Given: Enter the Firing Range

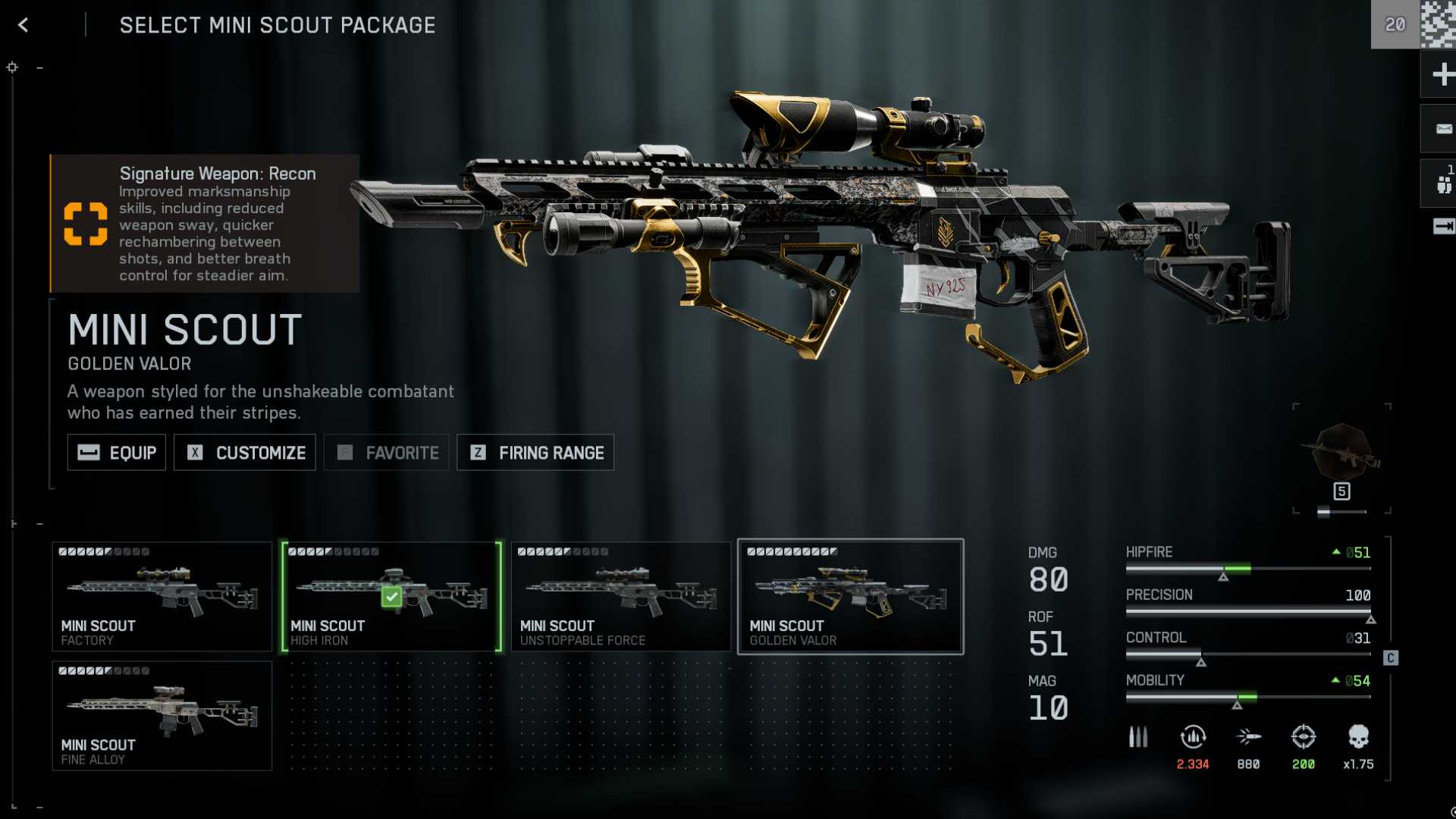Looking at the screenshot, I should [x=535, y=453].
